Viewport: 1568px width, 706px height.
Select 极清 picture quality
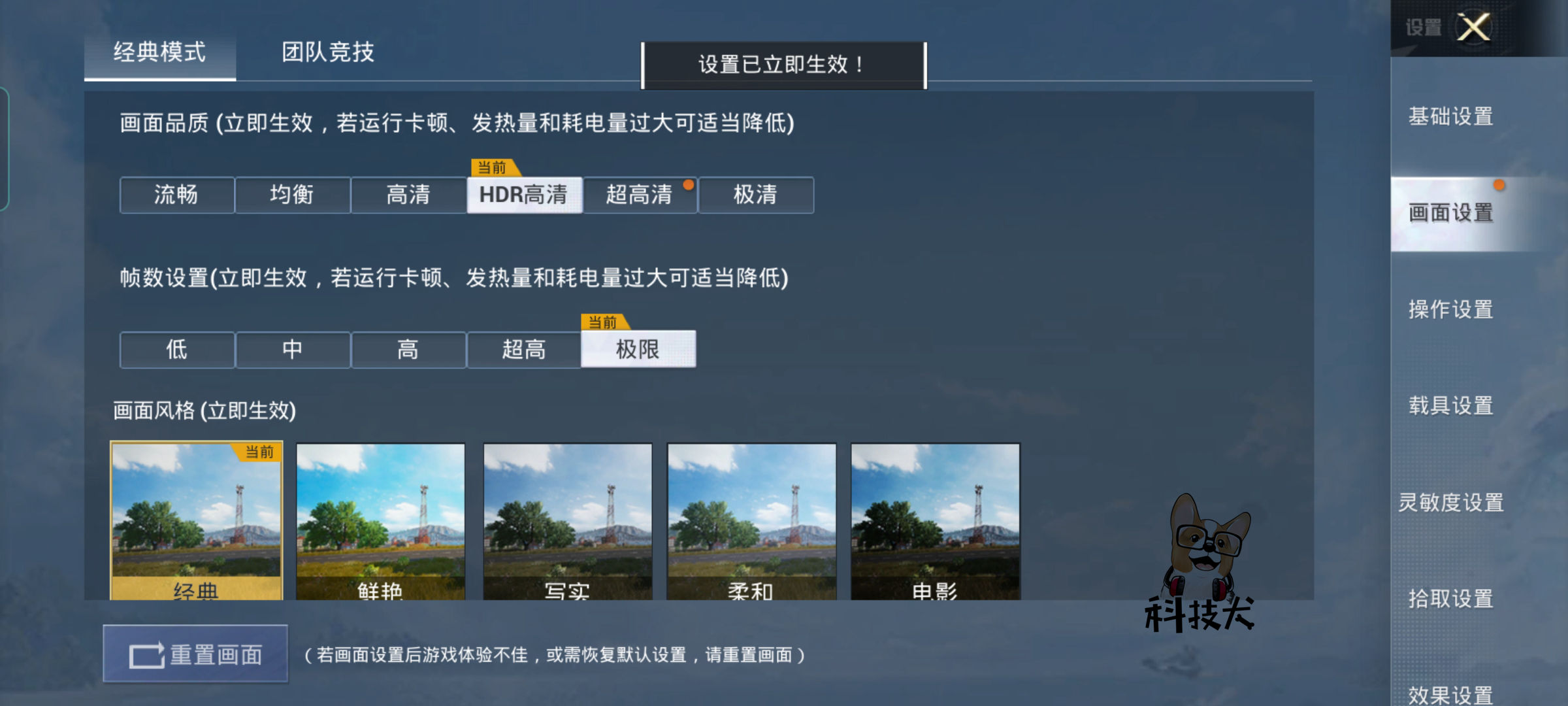pyautogui.click(x=756, y=195)
